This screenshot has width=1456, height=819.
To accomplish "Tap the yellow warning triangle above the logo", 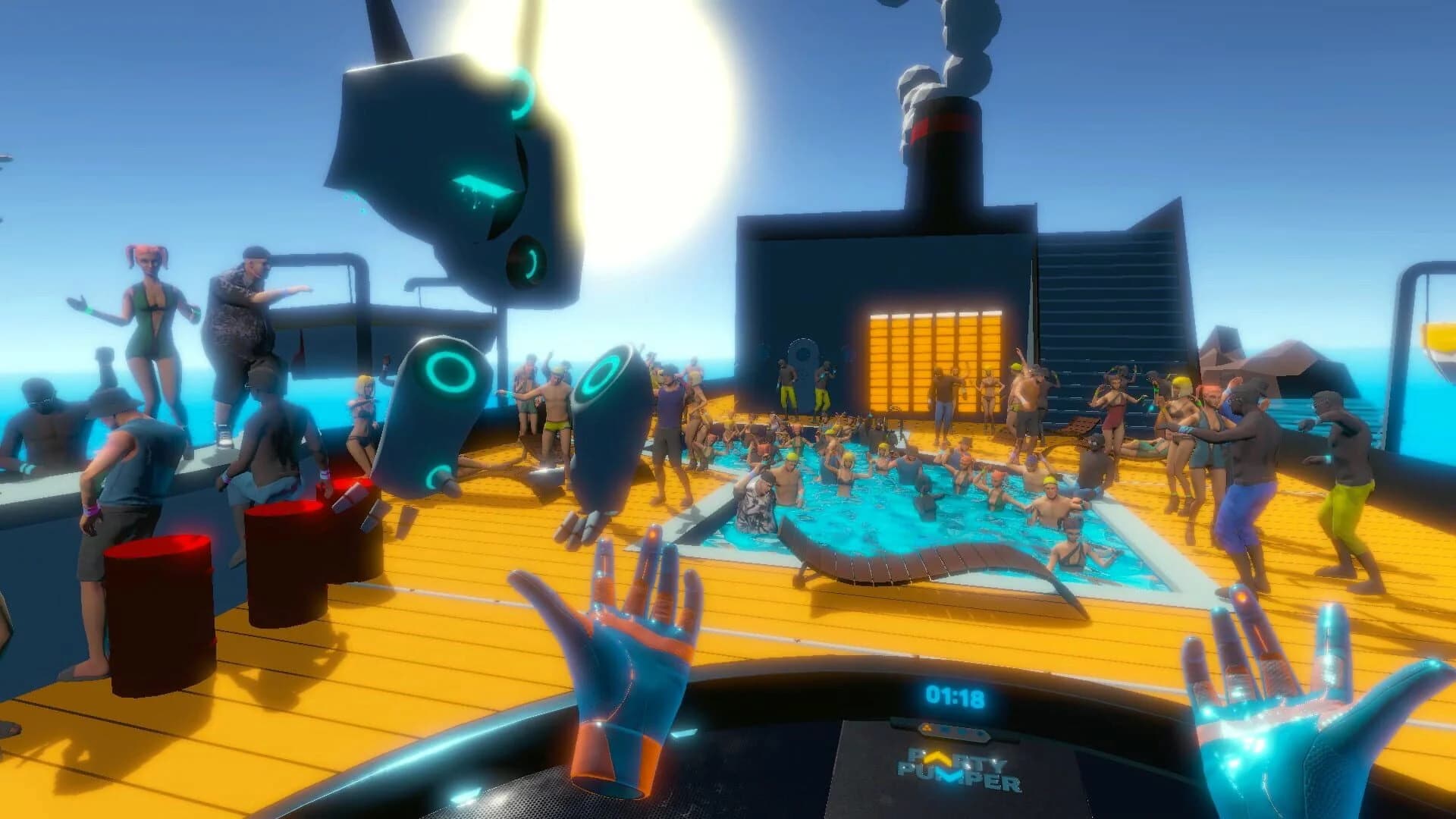I will [x=927, y=728].
